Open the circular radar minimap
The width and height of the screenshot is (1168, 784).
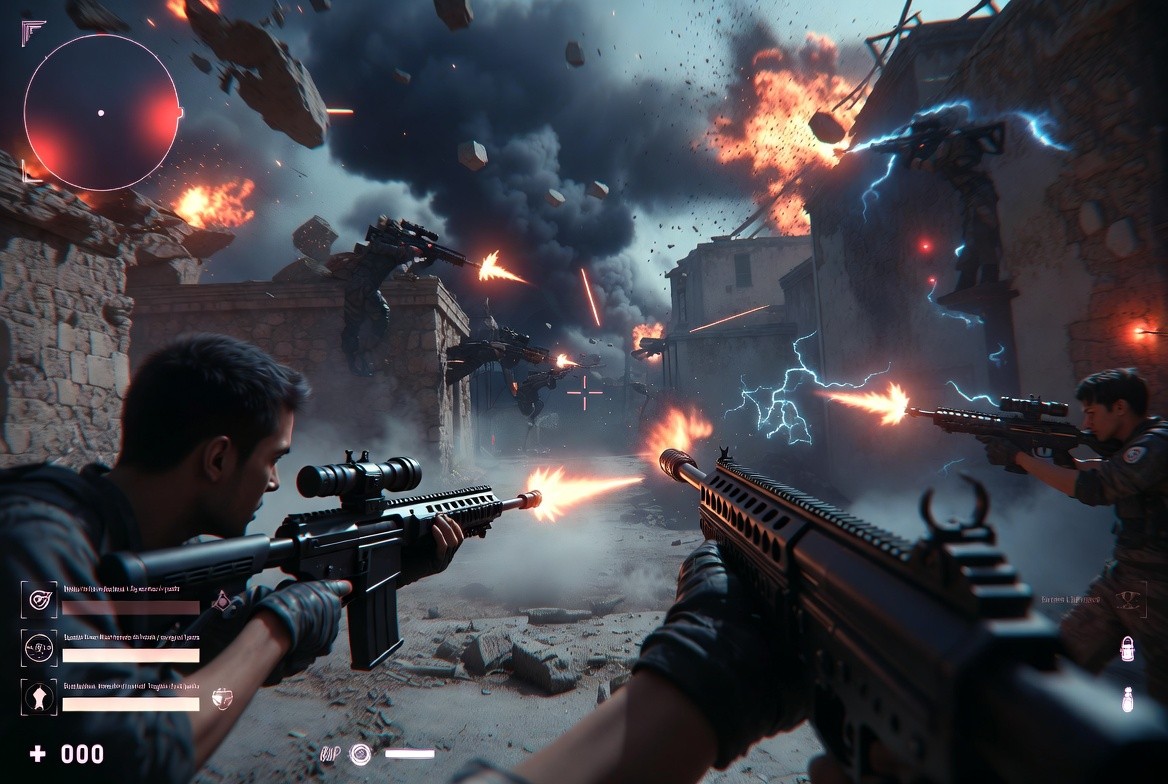pyautogui.click(x=101, y=112)
